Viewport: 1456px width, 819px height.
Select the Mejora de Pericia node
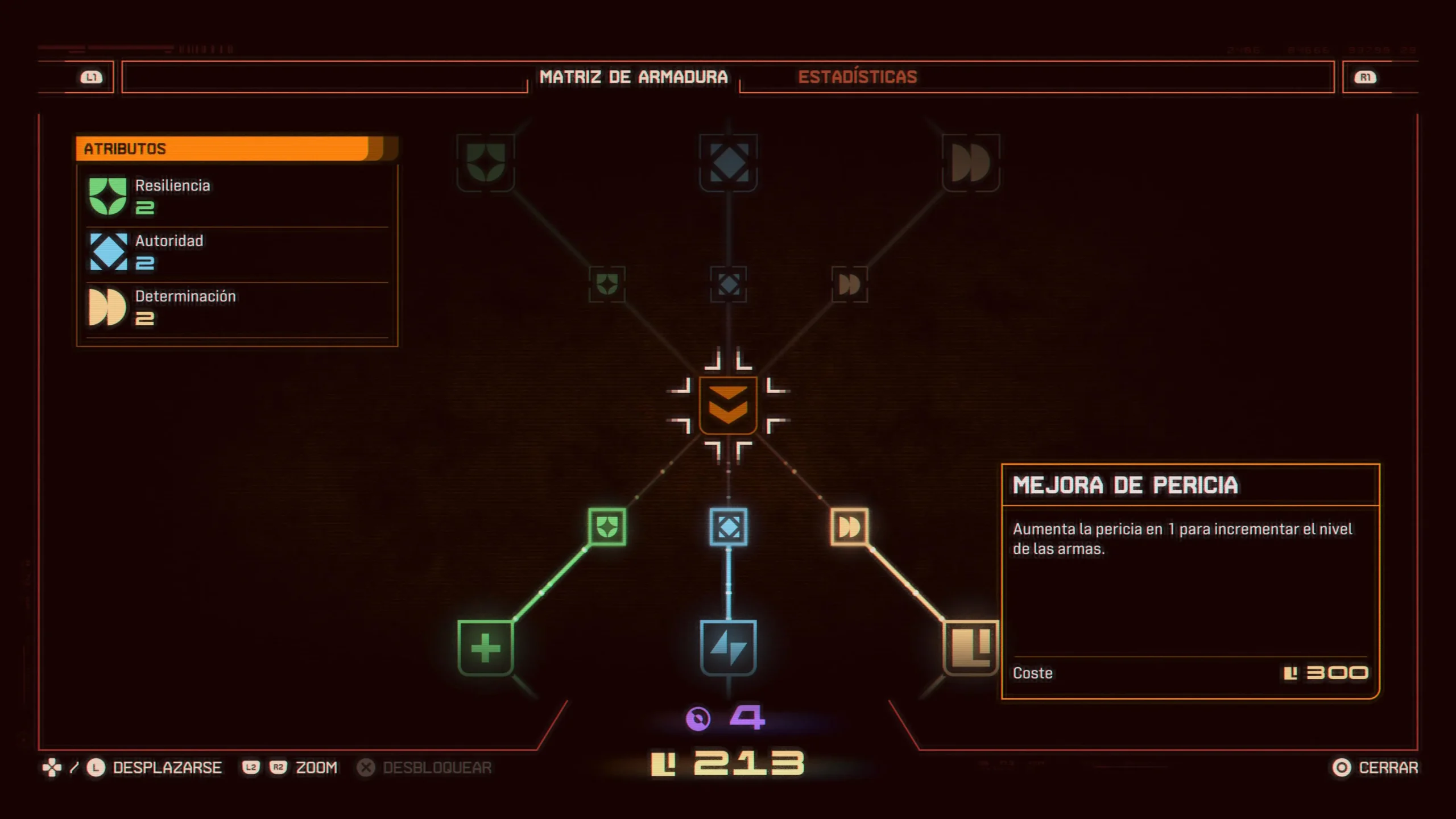[x=970, y=648]
